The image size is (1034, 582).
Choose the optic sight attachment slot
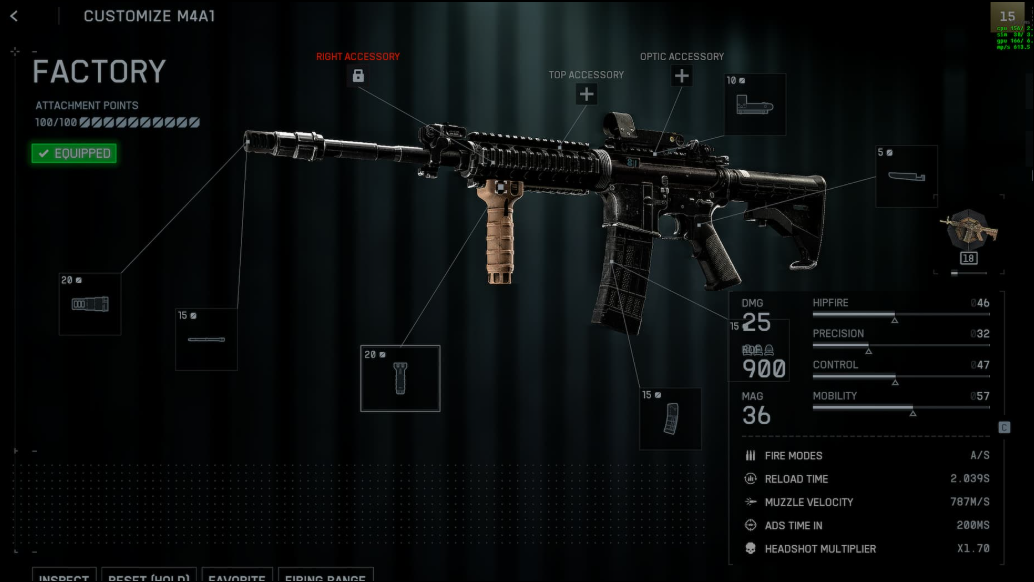coord(755,104)
